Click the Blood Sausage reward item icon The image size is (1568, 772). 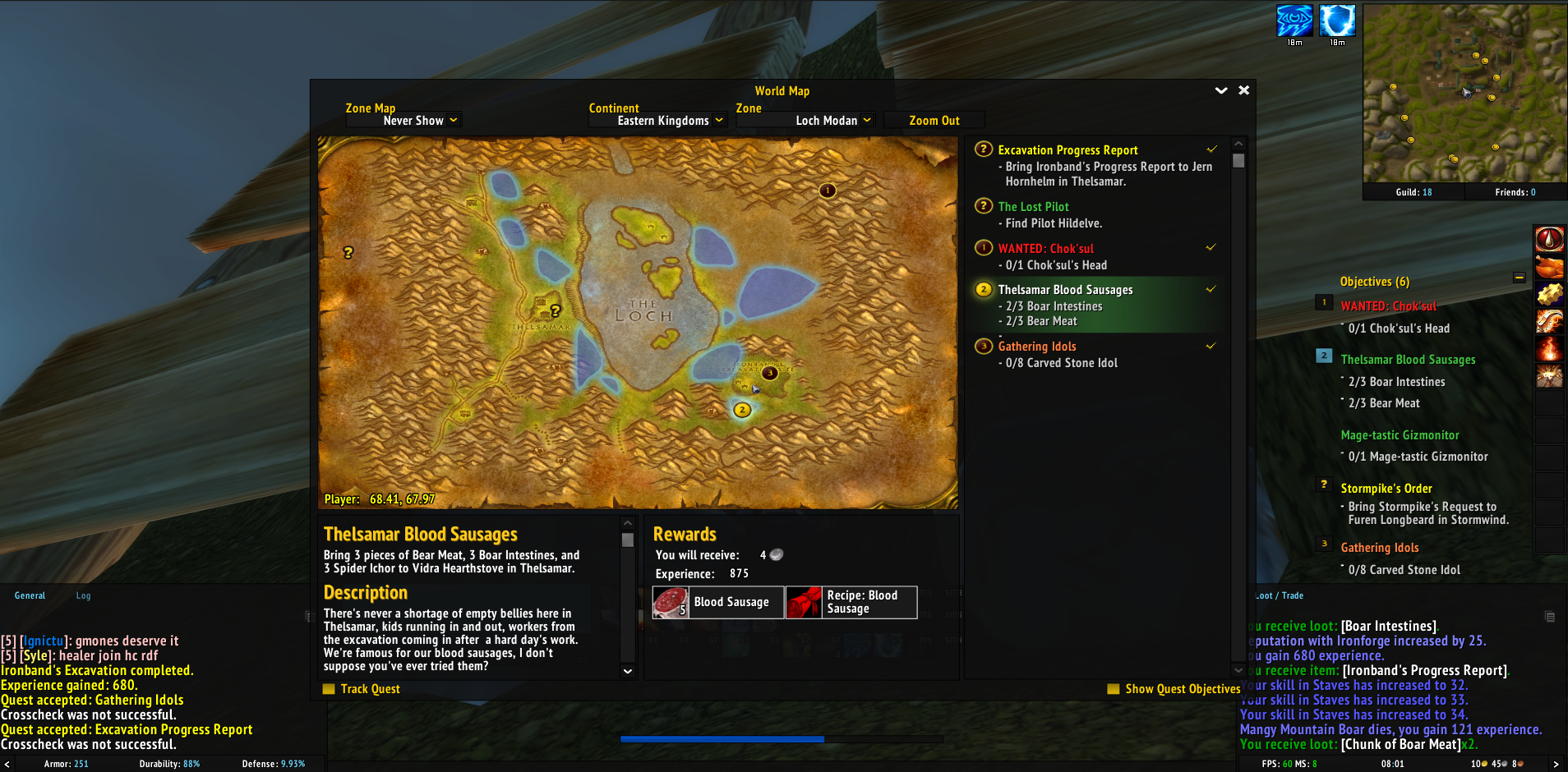pos(671,602)
